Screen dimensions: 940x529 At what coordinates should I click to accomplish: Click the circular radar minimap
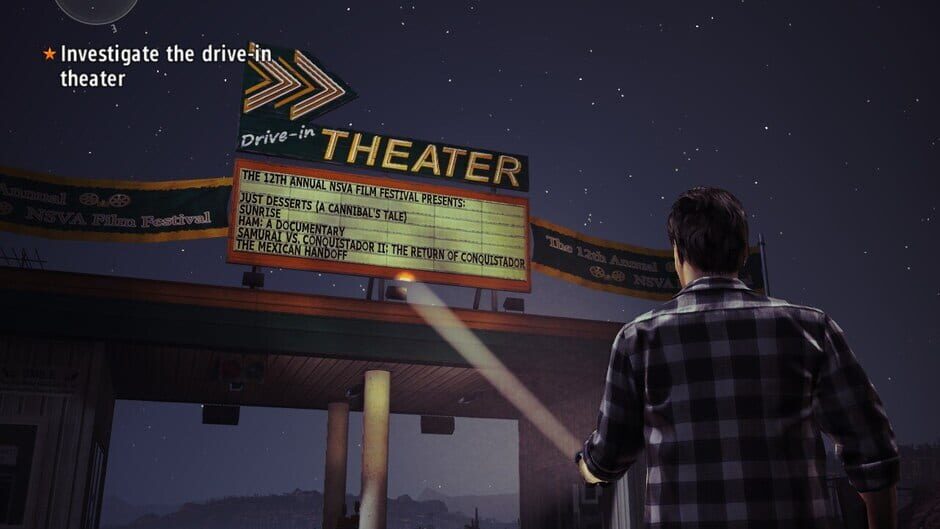96,8
